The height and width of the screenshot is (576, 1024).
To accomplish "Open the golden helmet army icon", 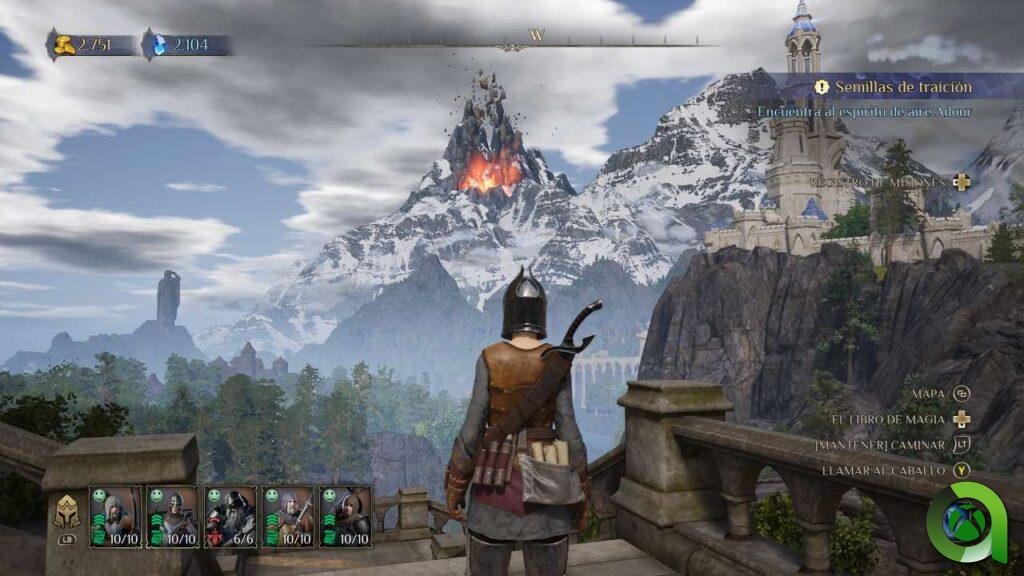I will pos(67,511).
